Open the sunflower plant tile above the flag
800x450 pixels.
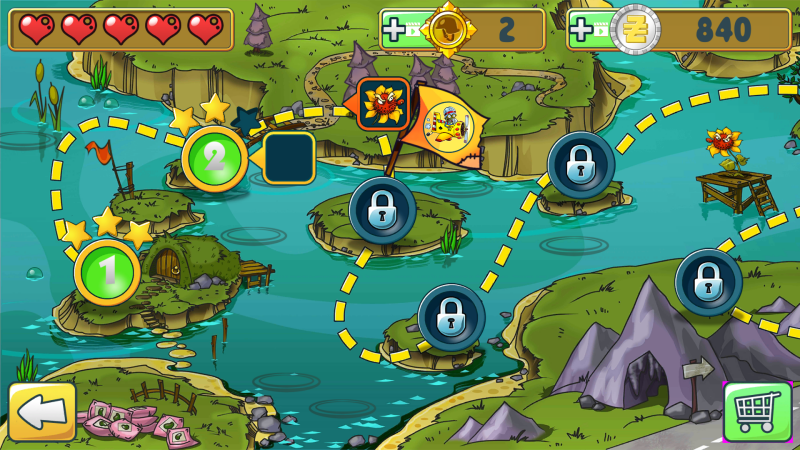(383, 103)
